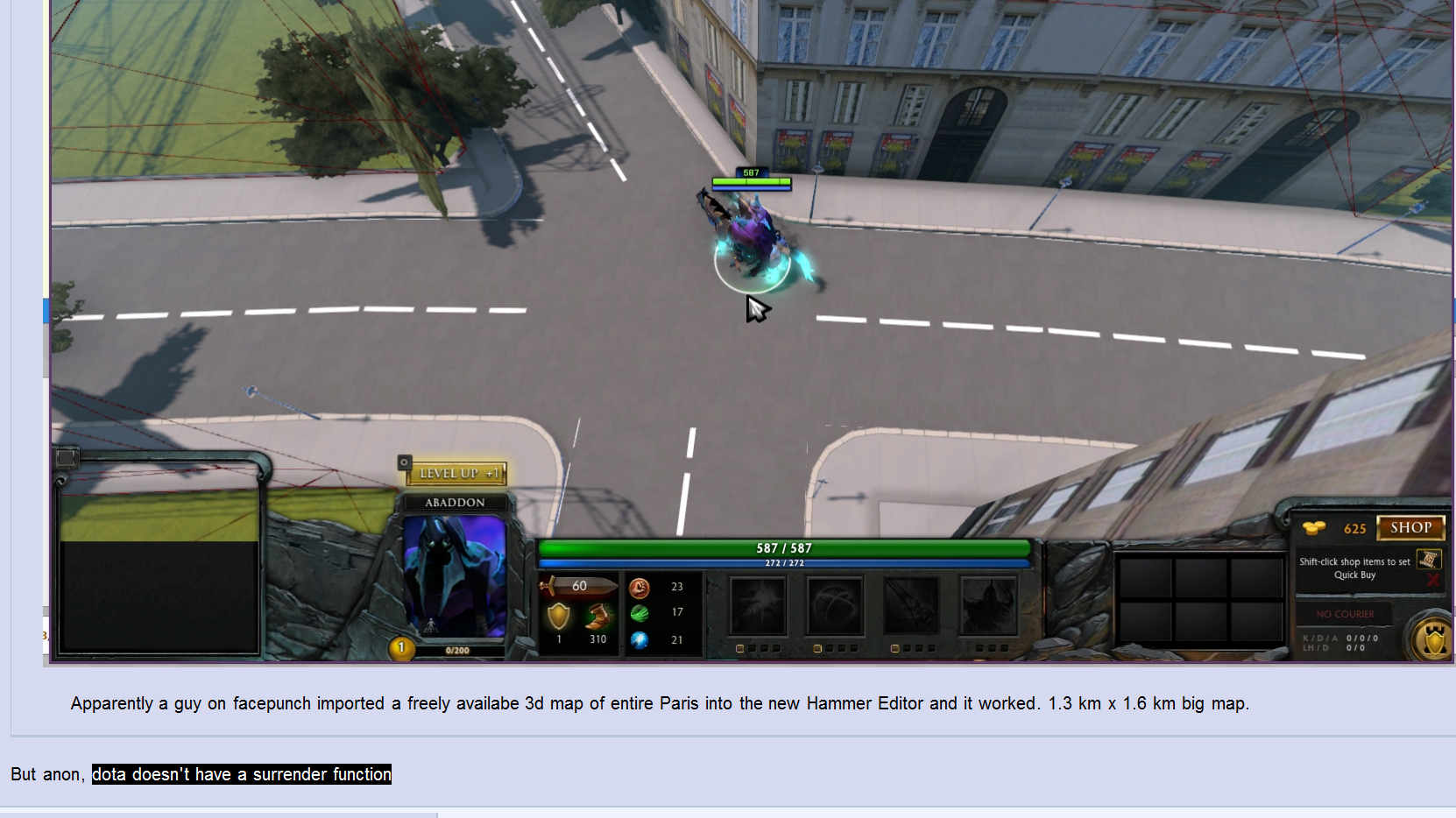The image size is (1456, 818).
Task: Toggle the small square button above the minimap
Action: pos(67,458)
